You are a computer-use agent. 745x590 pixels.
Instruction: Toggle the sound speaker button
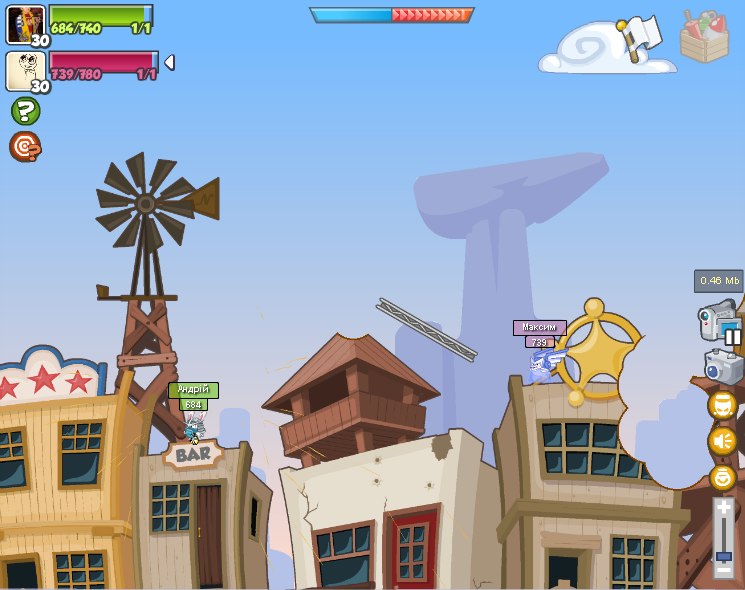coord(722,441)
